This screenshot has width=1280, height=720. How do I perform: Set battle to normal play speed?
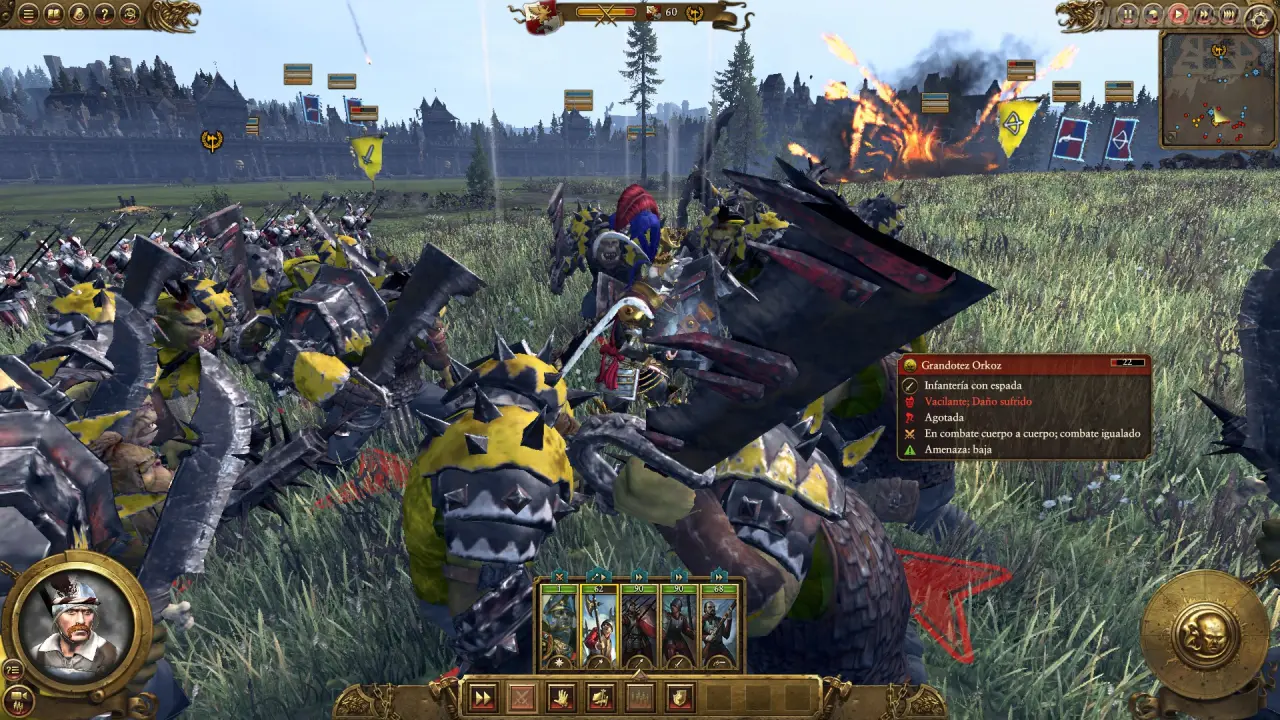tap(1178, 14)
